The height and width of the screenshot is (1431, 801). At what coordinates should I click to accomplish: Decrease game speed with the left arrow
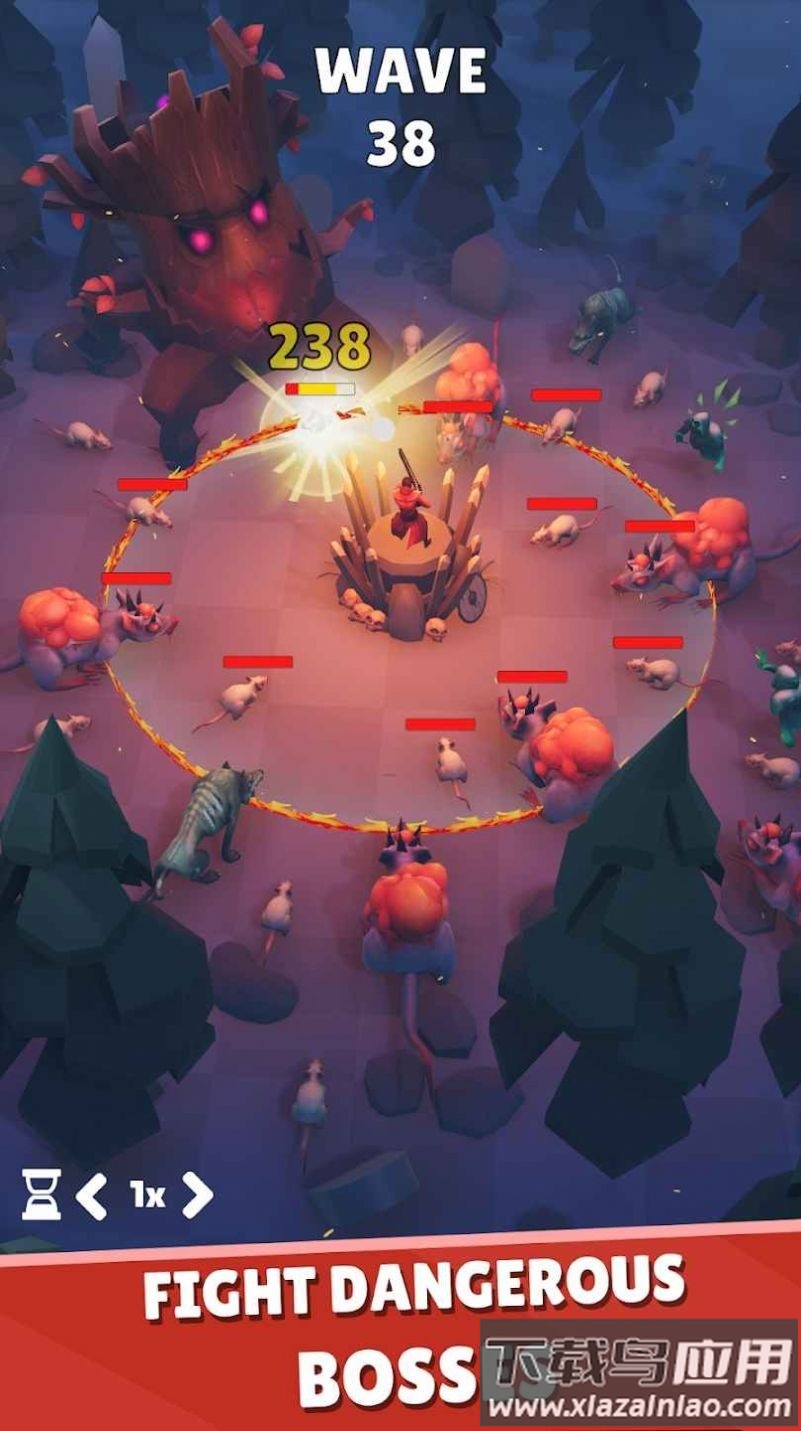[x=92, y=1194]
